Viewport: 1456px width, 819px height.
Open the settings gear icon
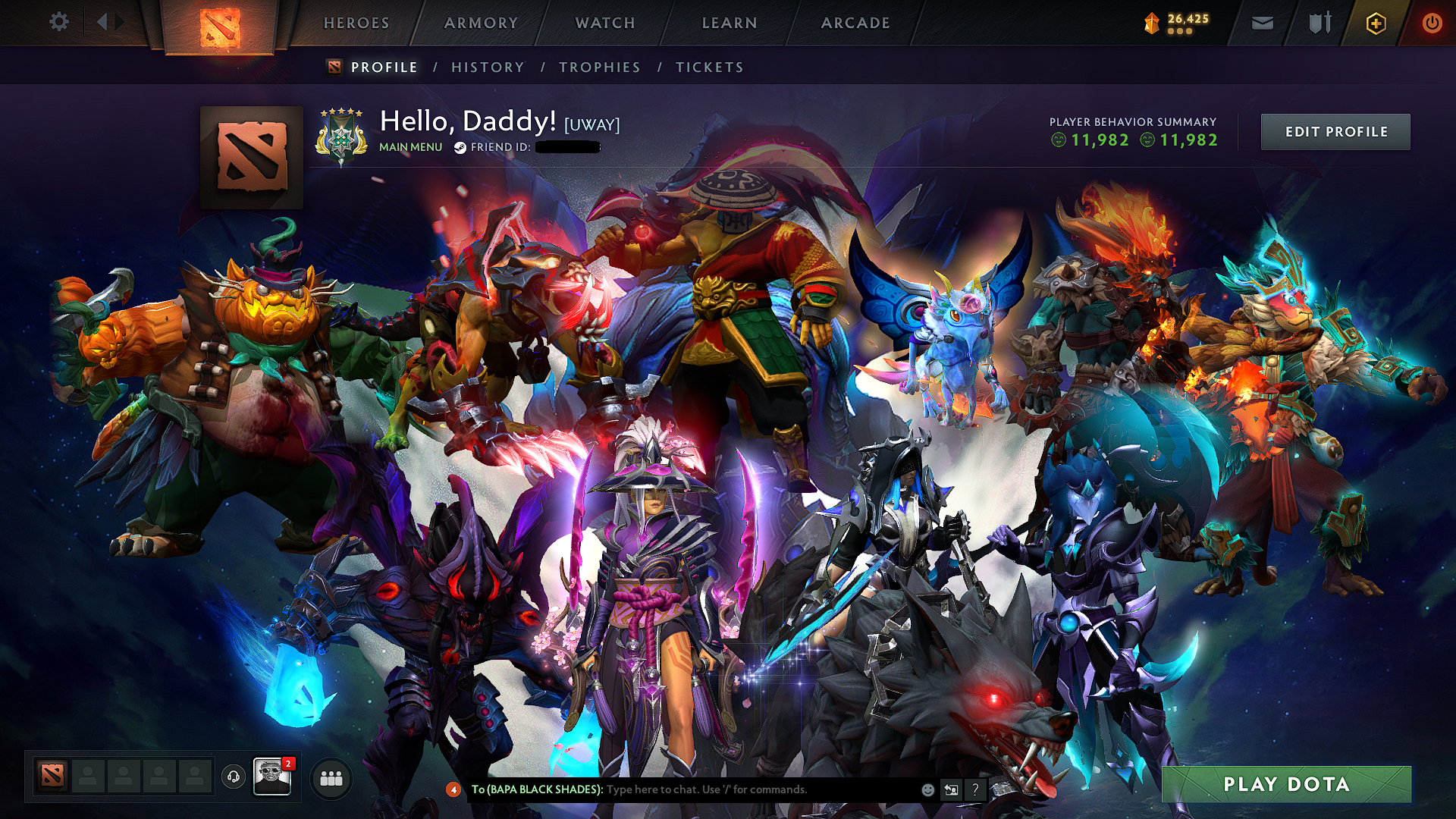point(59,22)
